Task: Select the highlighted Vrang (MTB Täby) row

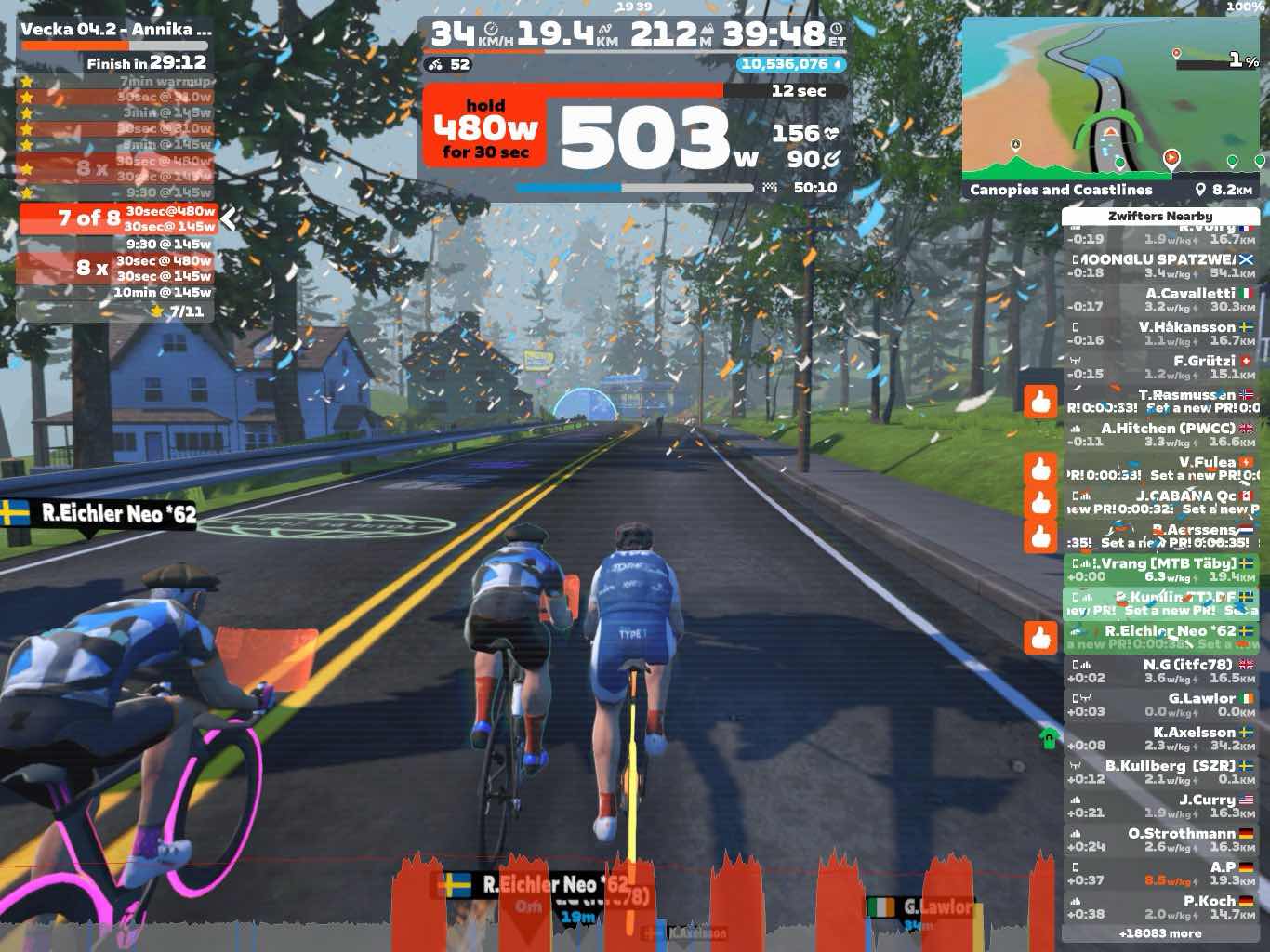Action: [1160, 569]
